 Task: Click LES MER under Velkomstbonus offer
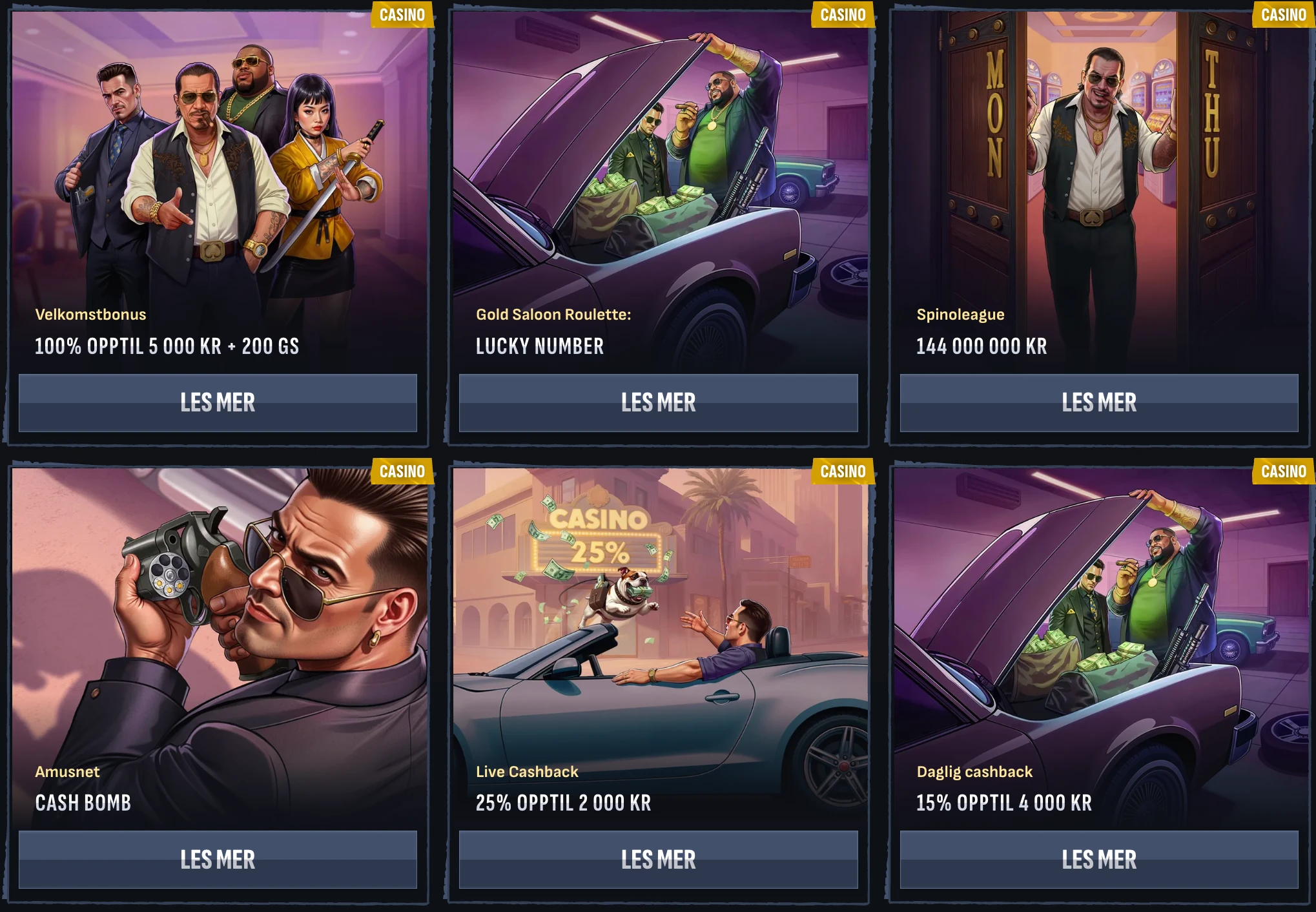click(x=220, y=403)
